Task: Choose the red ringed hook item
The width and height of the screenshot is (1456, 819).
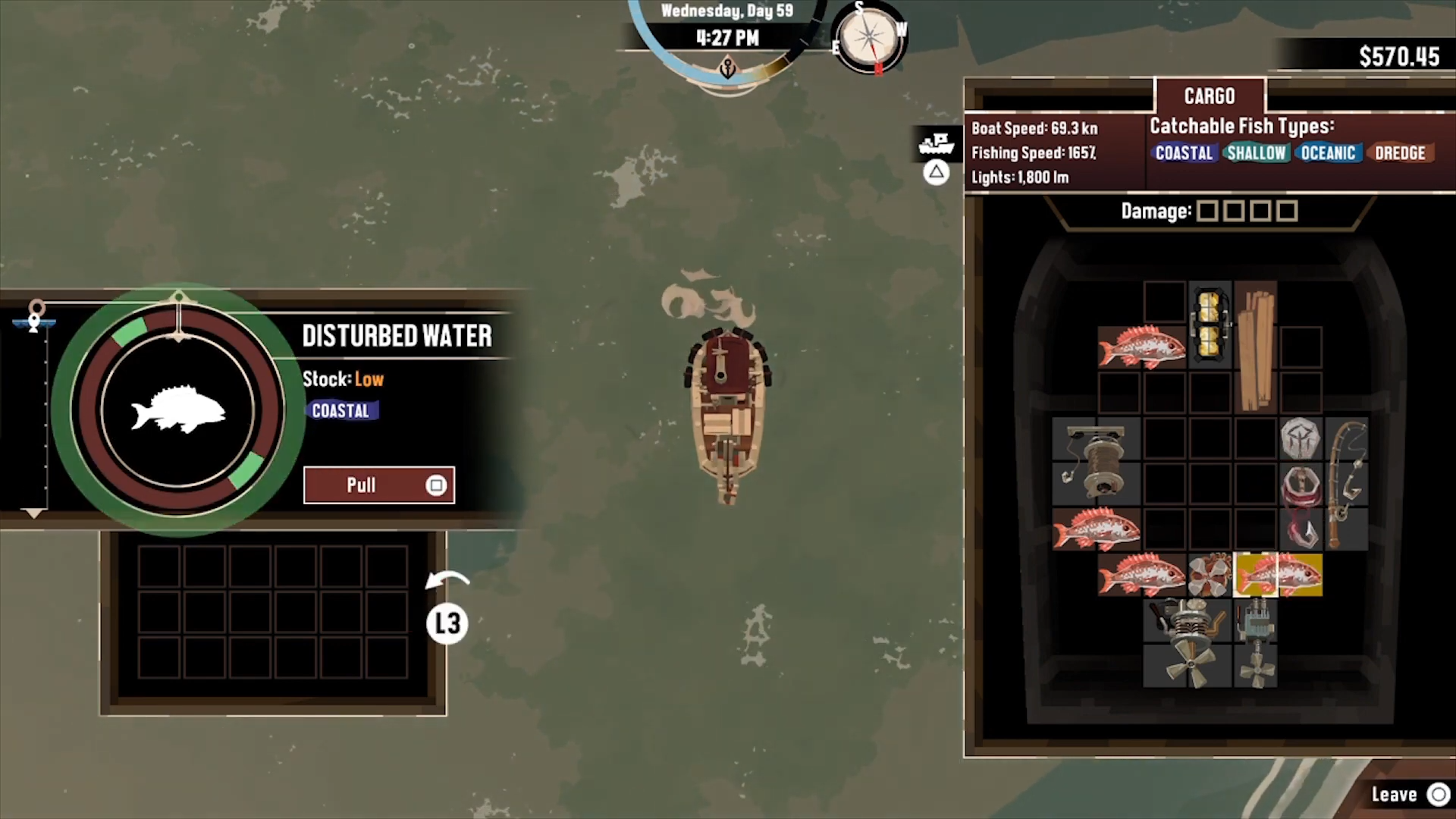Action: (x=1301, y=507)
